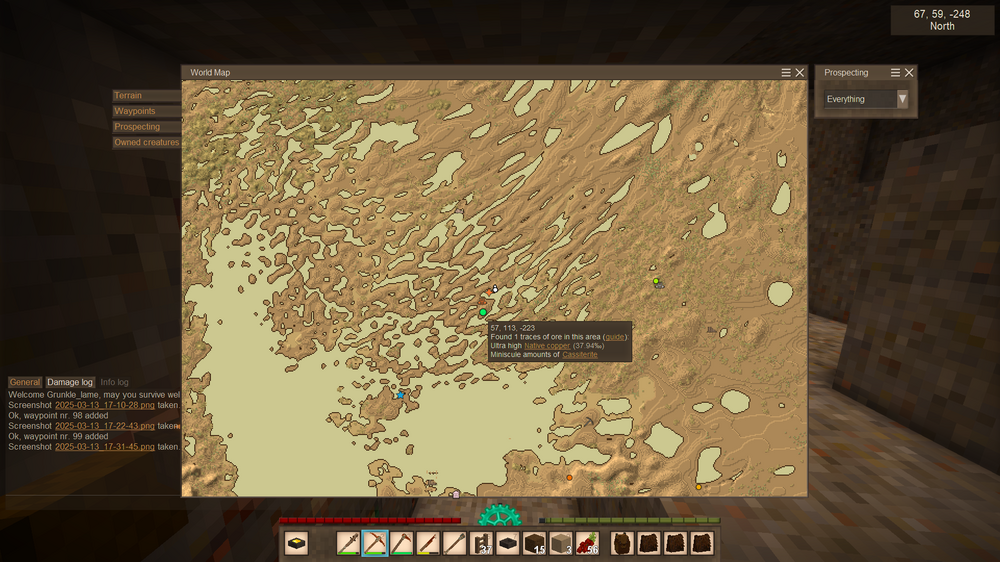Open the guide link in prospecting tooltip
Screen dimensions: 1000x562
pos(615,337)
